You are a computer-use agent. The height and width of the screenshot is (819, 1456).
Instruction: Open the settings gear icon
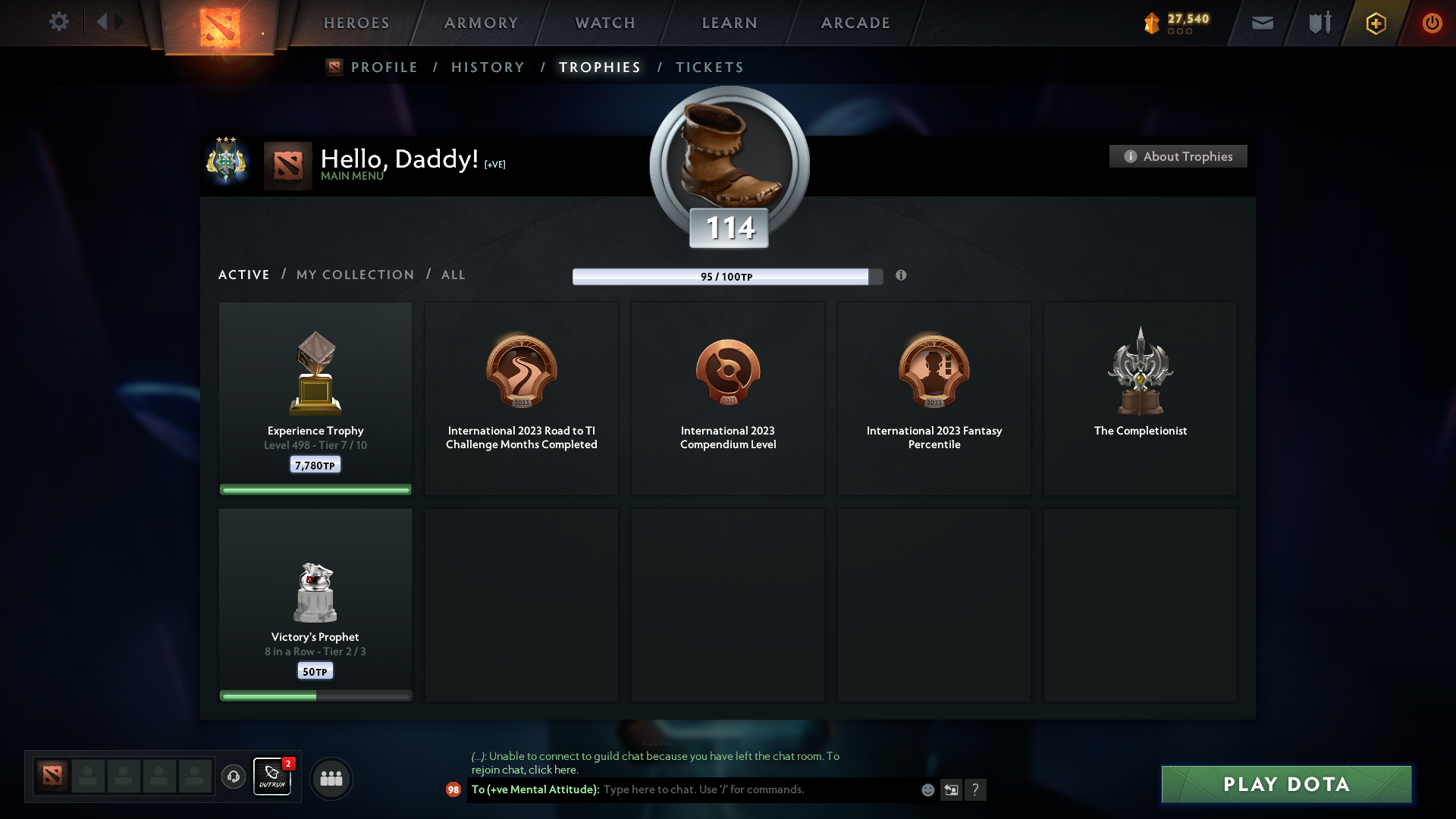(x=59, y=22)
